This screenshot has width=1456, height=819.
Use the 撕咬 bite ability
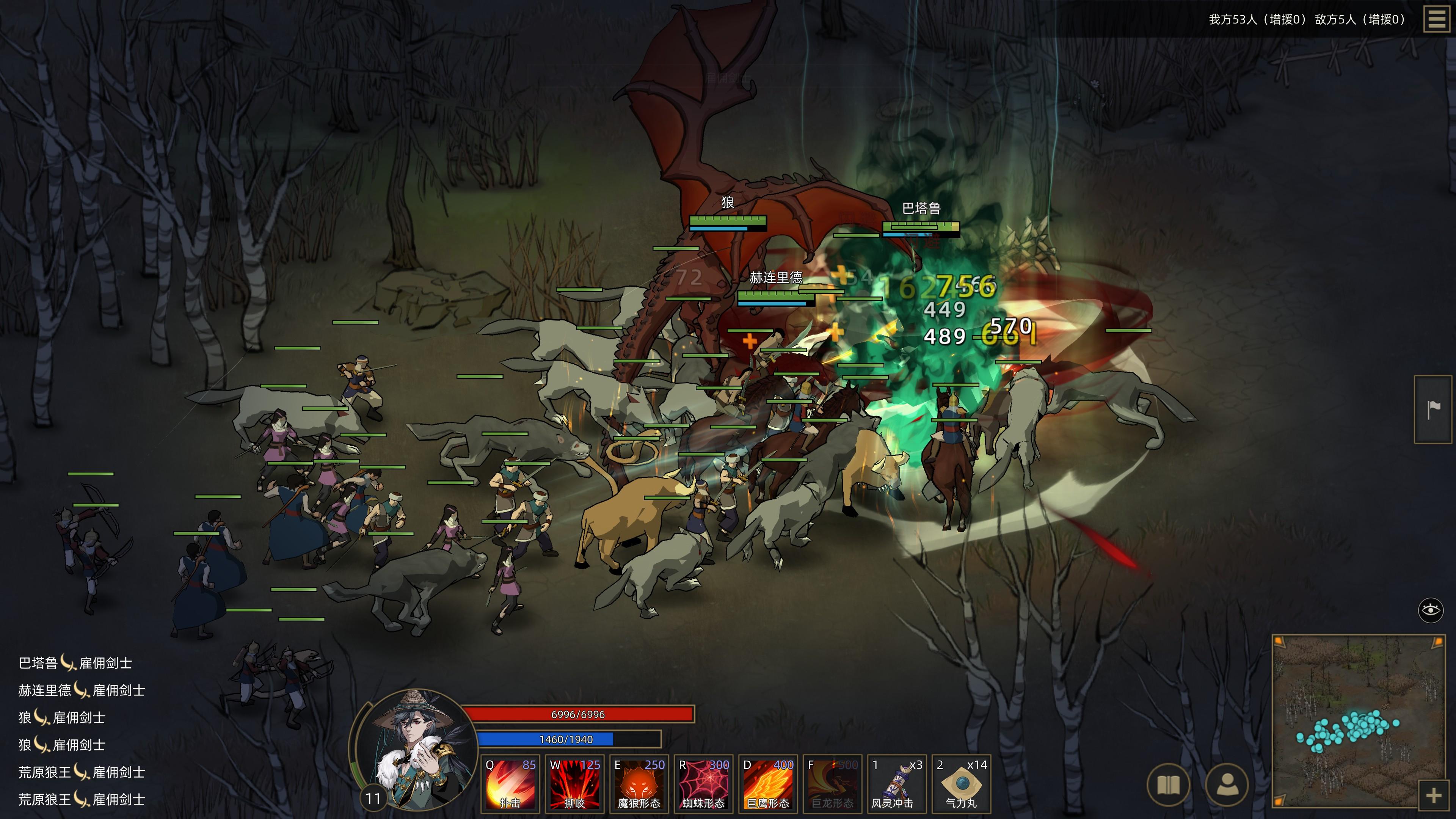click(575, 784)
